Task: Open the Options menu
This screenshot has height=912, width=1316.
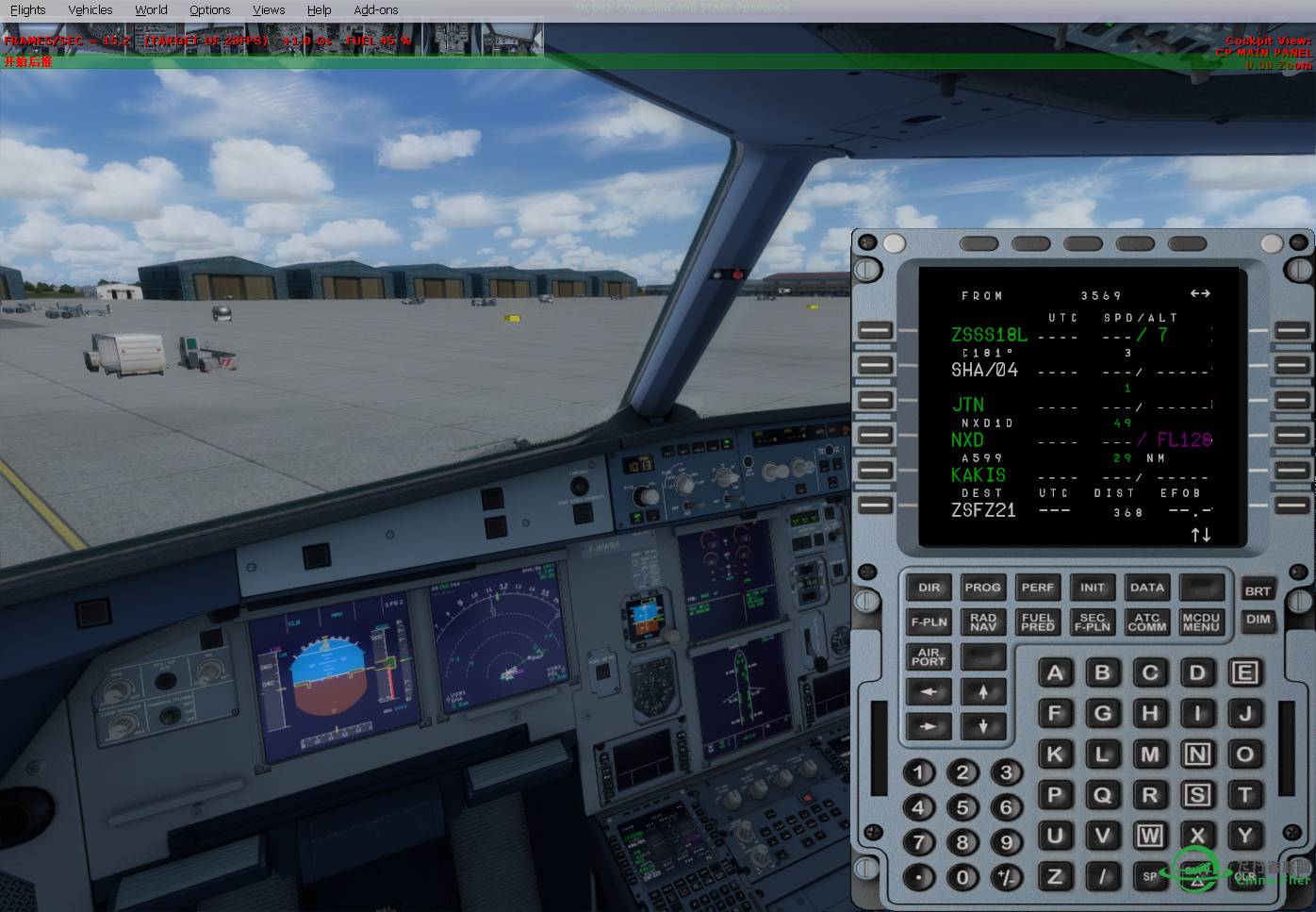Action: click(x=209, y=9)
